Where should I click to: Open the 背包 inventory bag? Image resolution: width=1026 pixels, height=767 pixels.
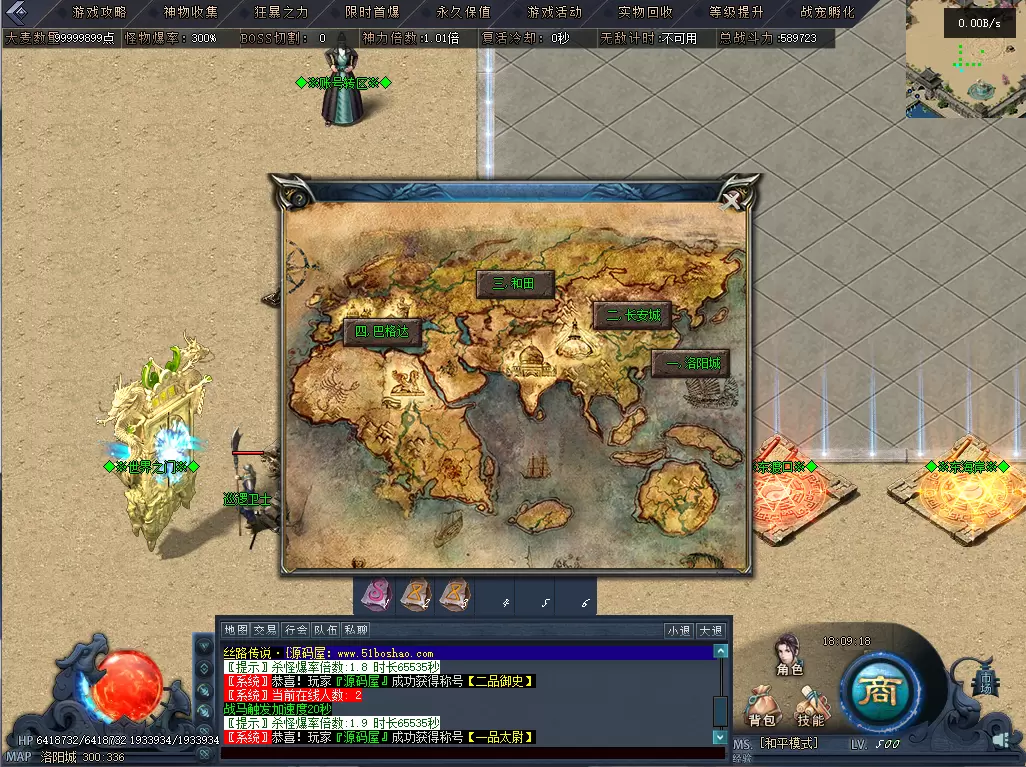[x=762, y=706]
